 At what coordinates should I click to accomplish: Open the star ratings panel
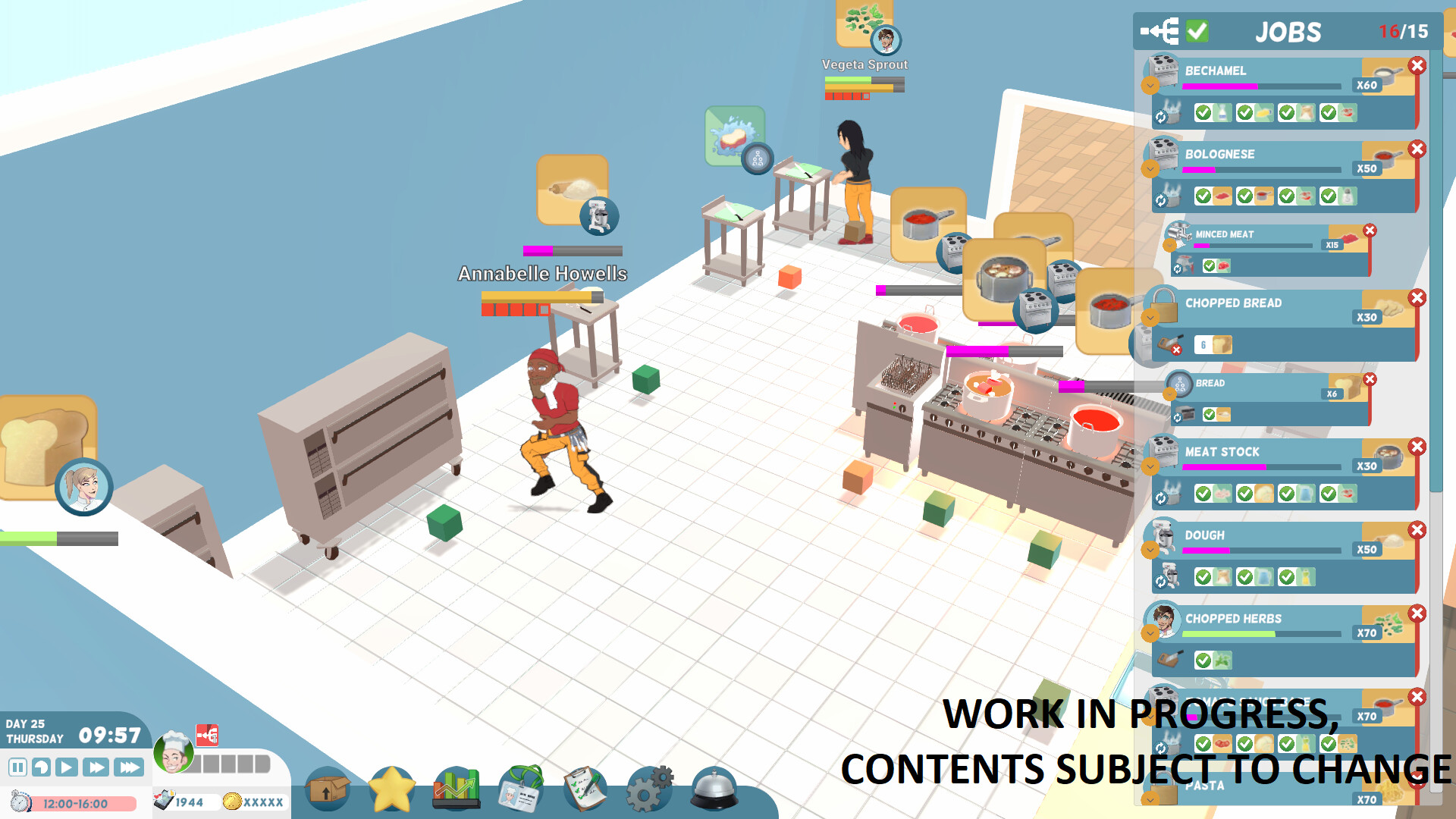[391, 790]
